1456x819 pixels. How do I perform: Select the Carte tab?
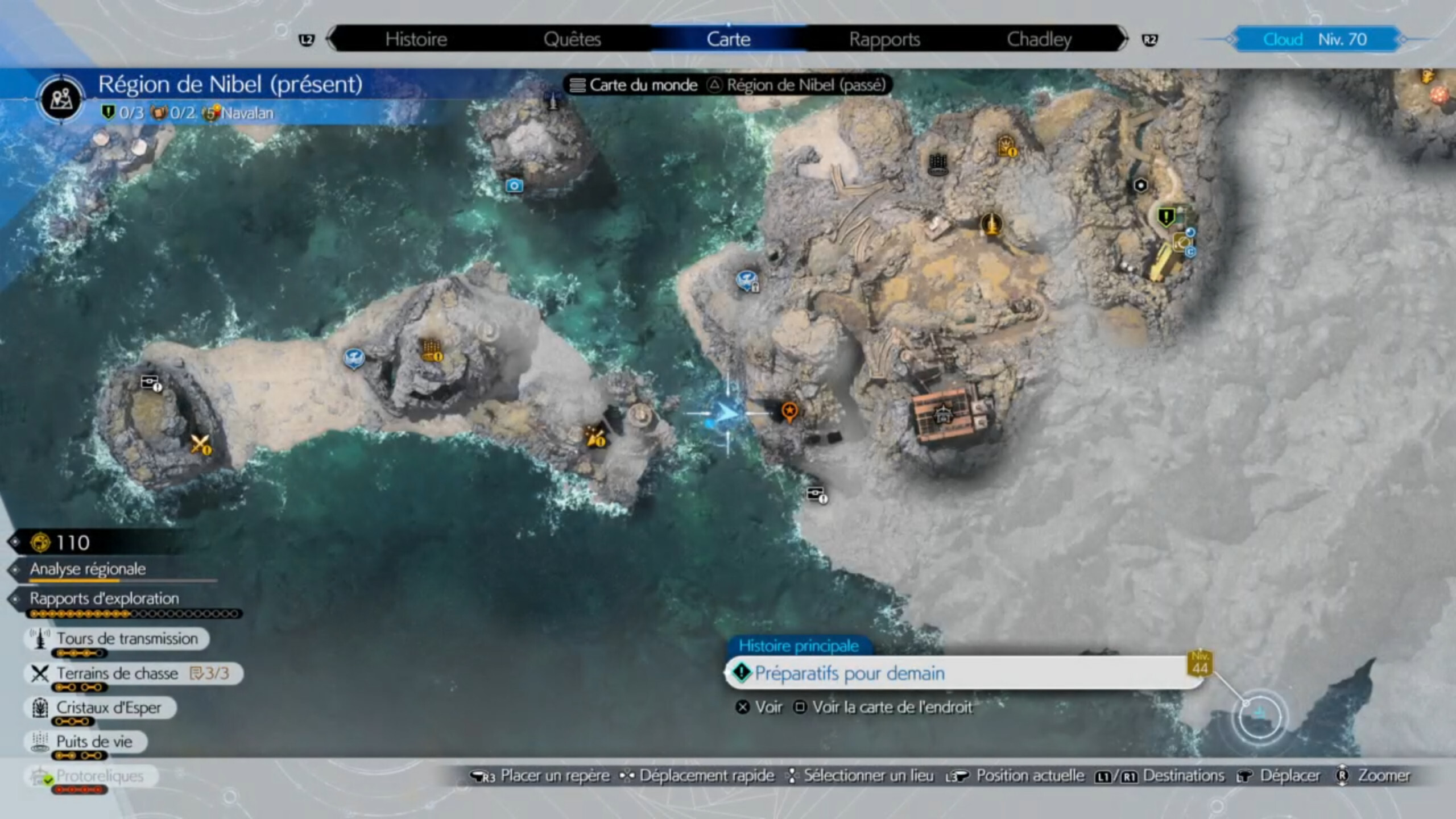728,39
